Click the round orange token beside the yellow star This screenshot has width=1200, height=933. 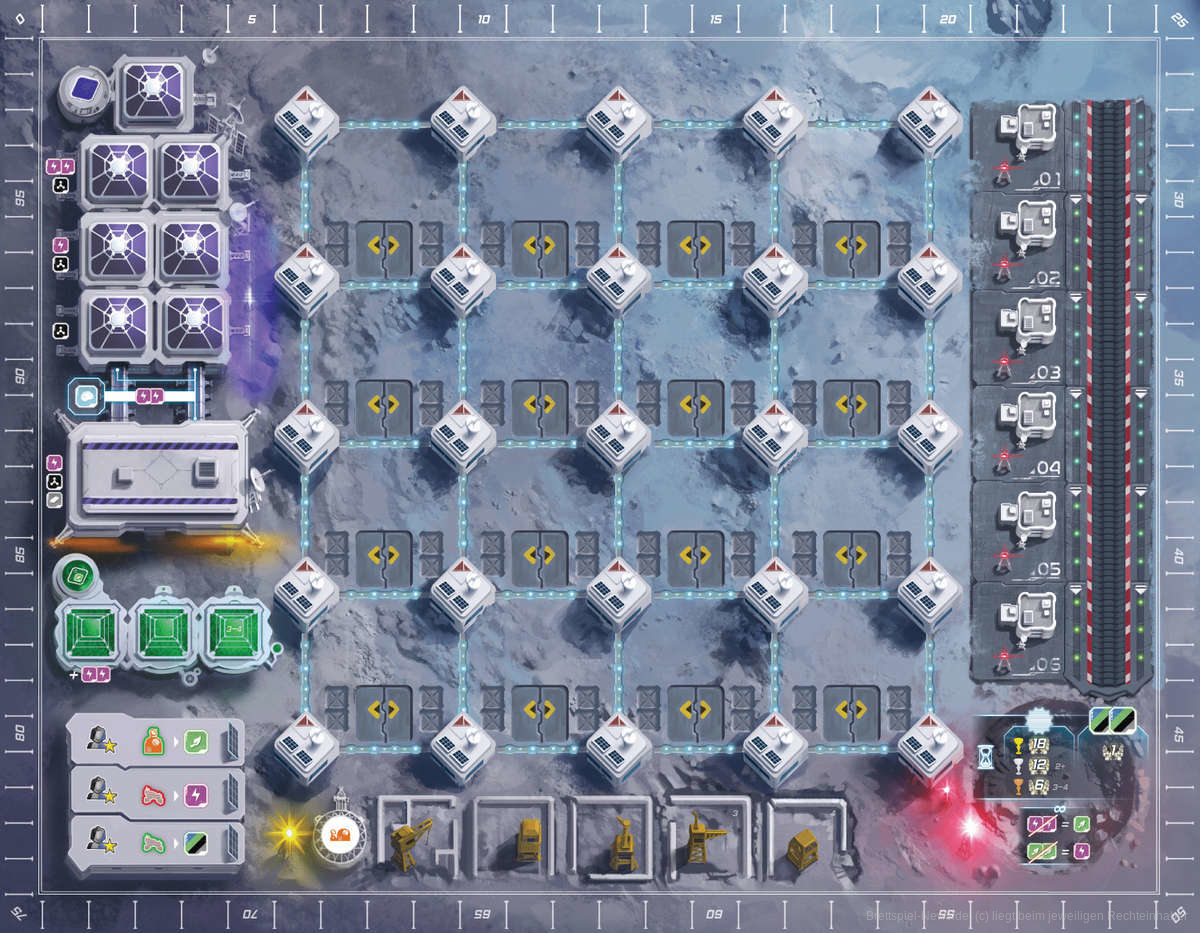point(337,833)
